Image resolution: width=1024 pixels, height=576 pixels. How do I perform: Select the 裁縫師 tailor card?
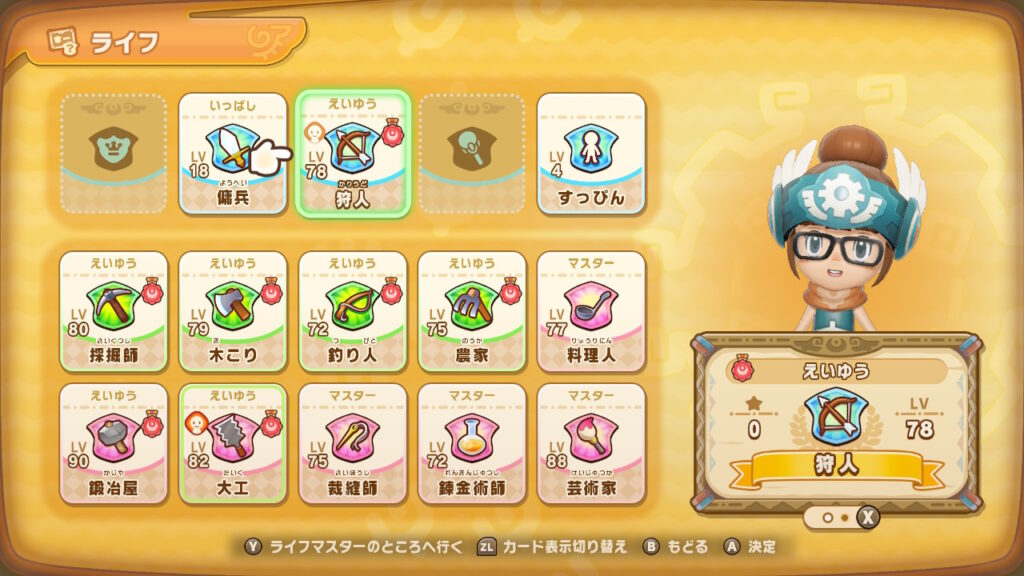click(352, 443)
